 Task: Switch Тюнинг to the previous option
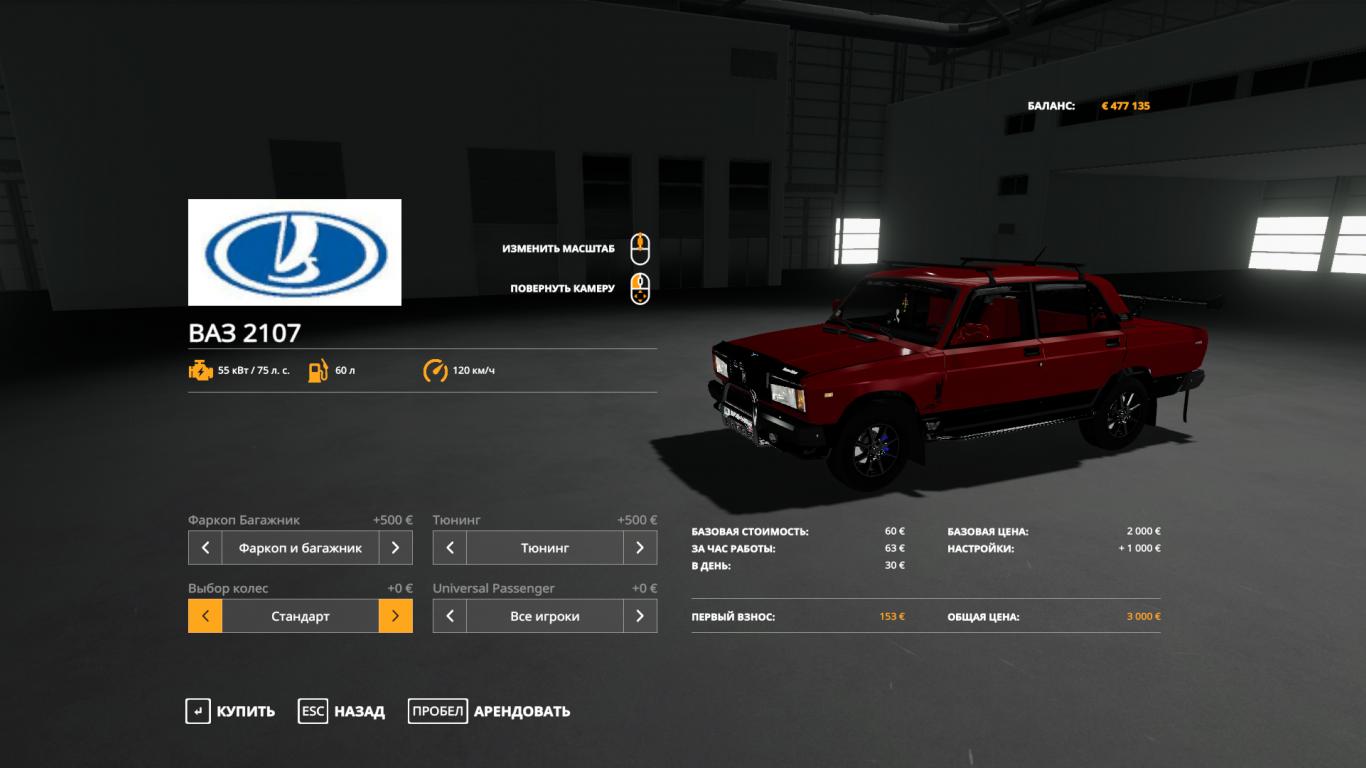coord(450,548)
